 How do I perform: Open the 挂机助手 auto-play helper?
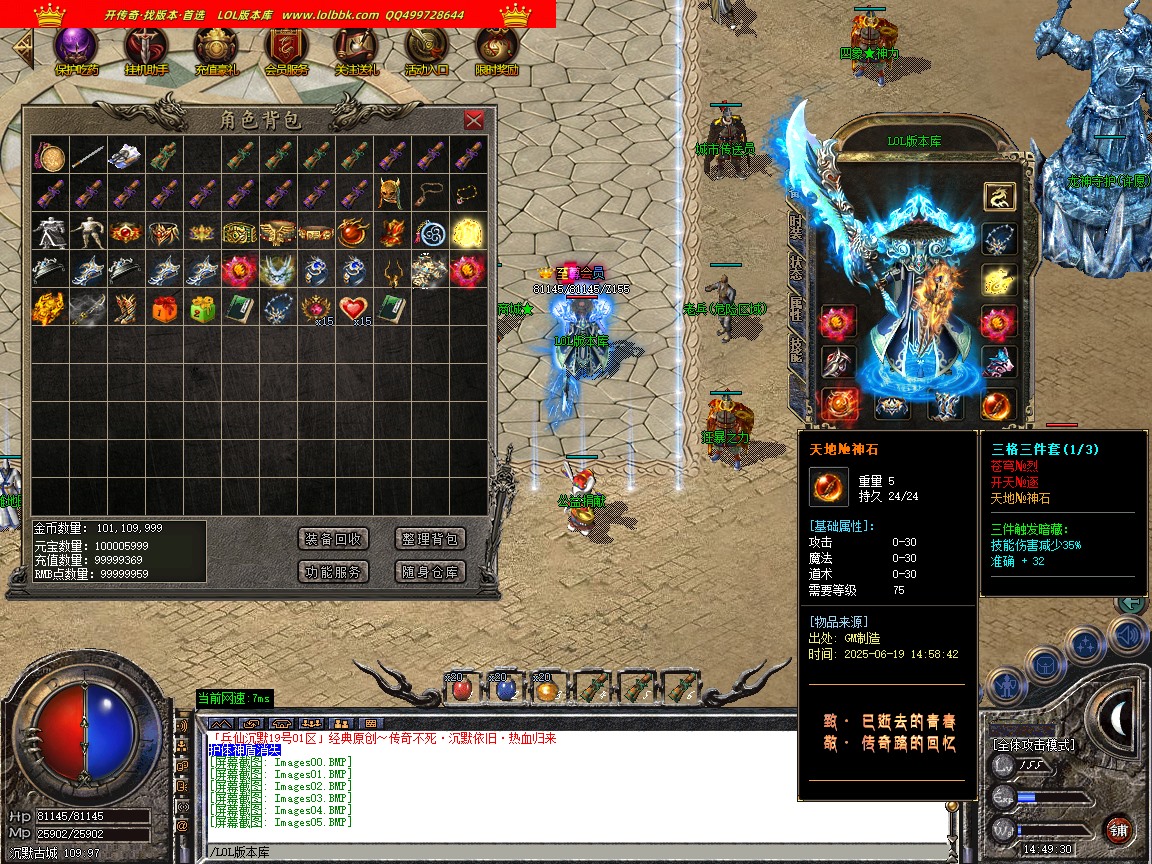click(x=146, y=49)
